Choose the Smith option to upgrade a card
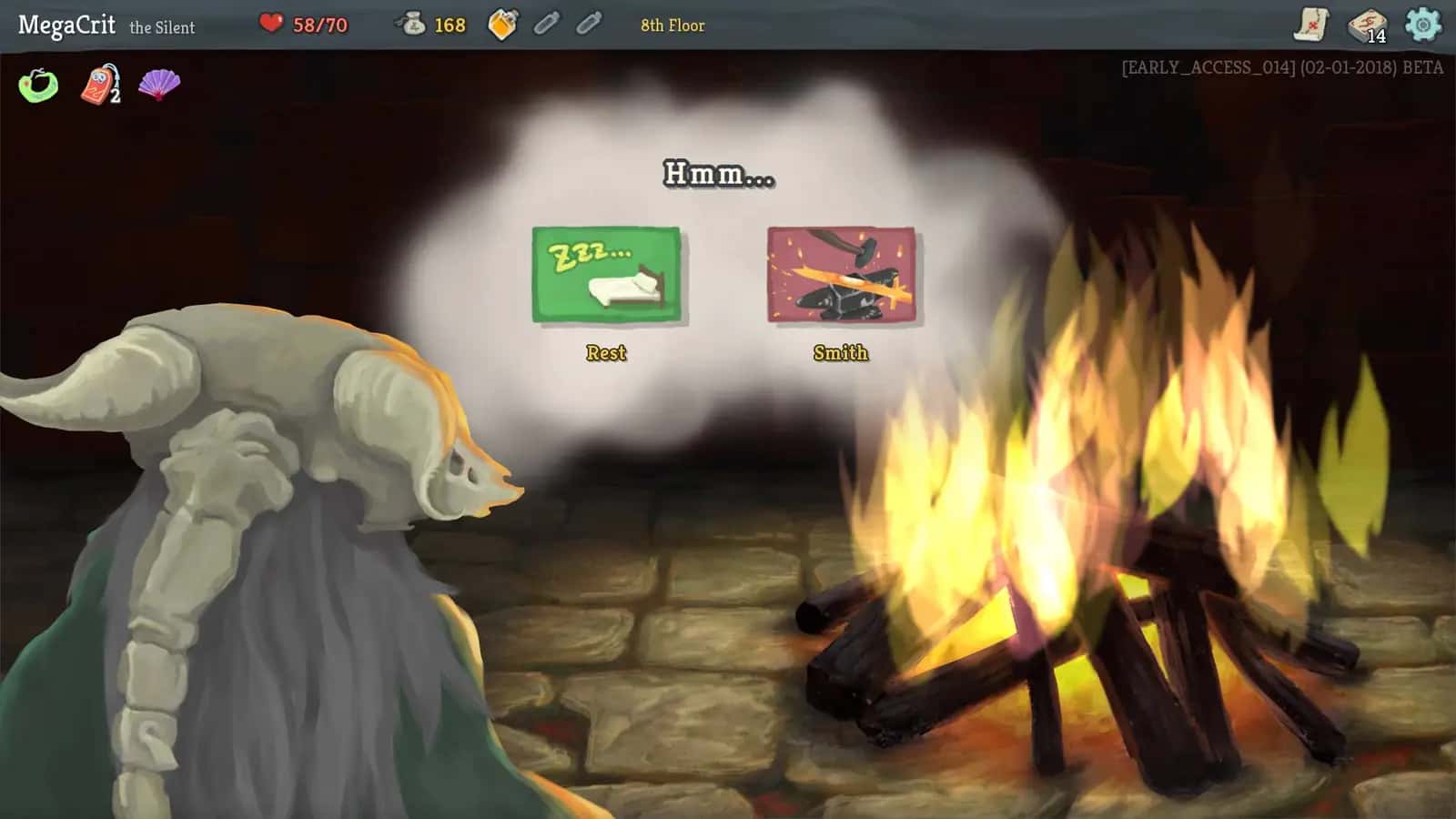1456x819 pixels. tap(839, 352)
